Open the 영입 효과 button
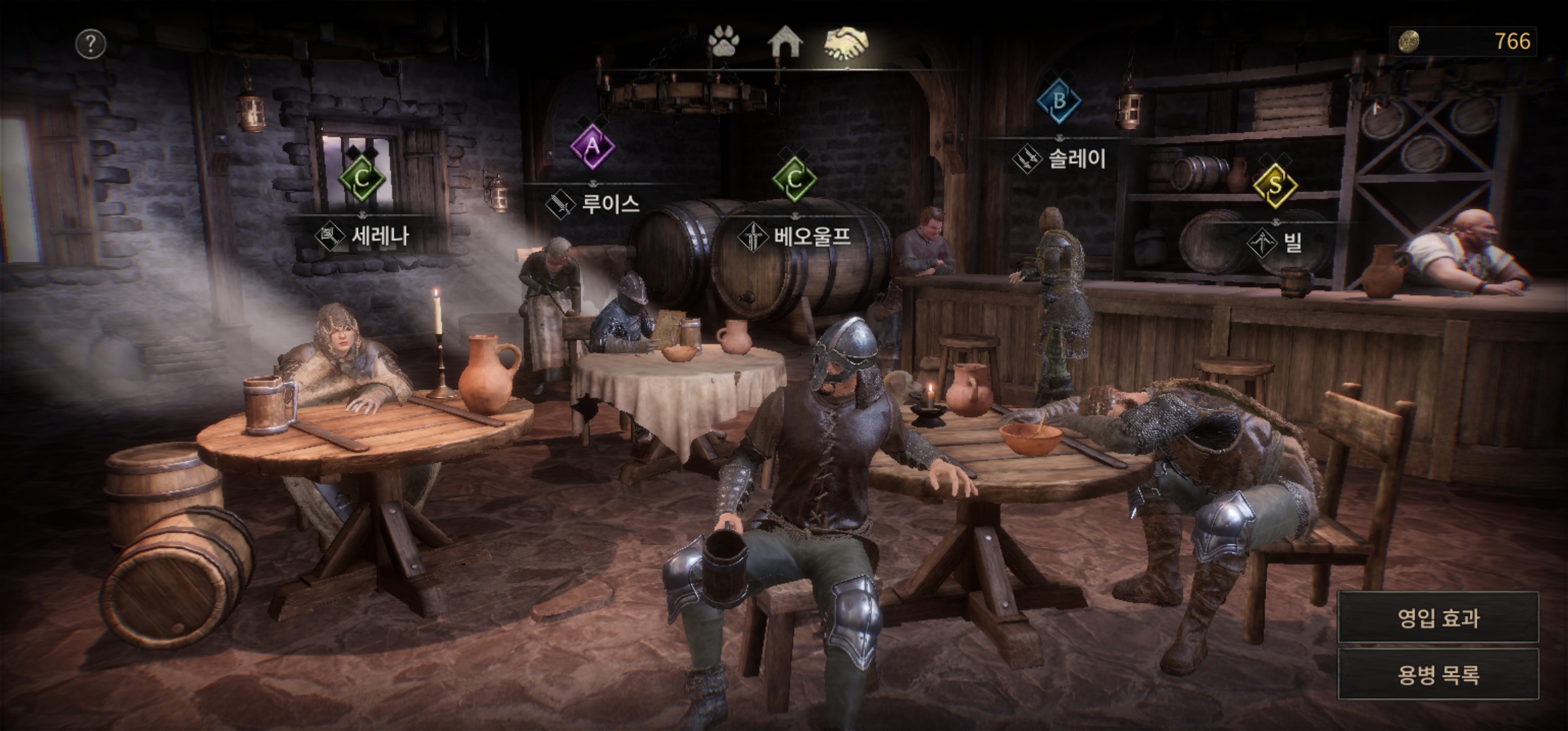 (x=1438, y=617)
